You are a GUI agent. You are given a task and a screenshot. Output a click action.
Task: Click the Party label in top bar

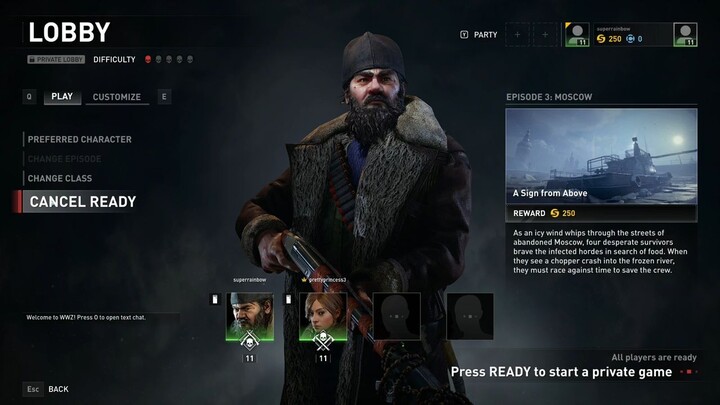click(485, 35)
